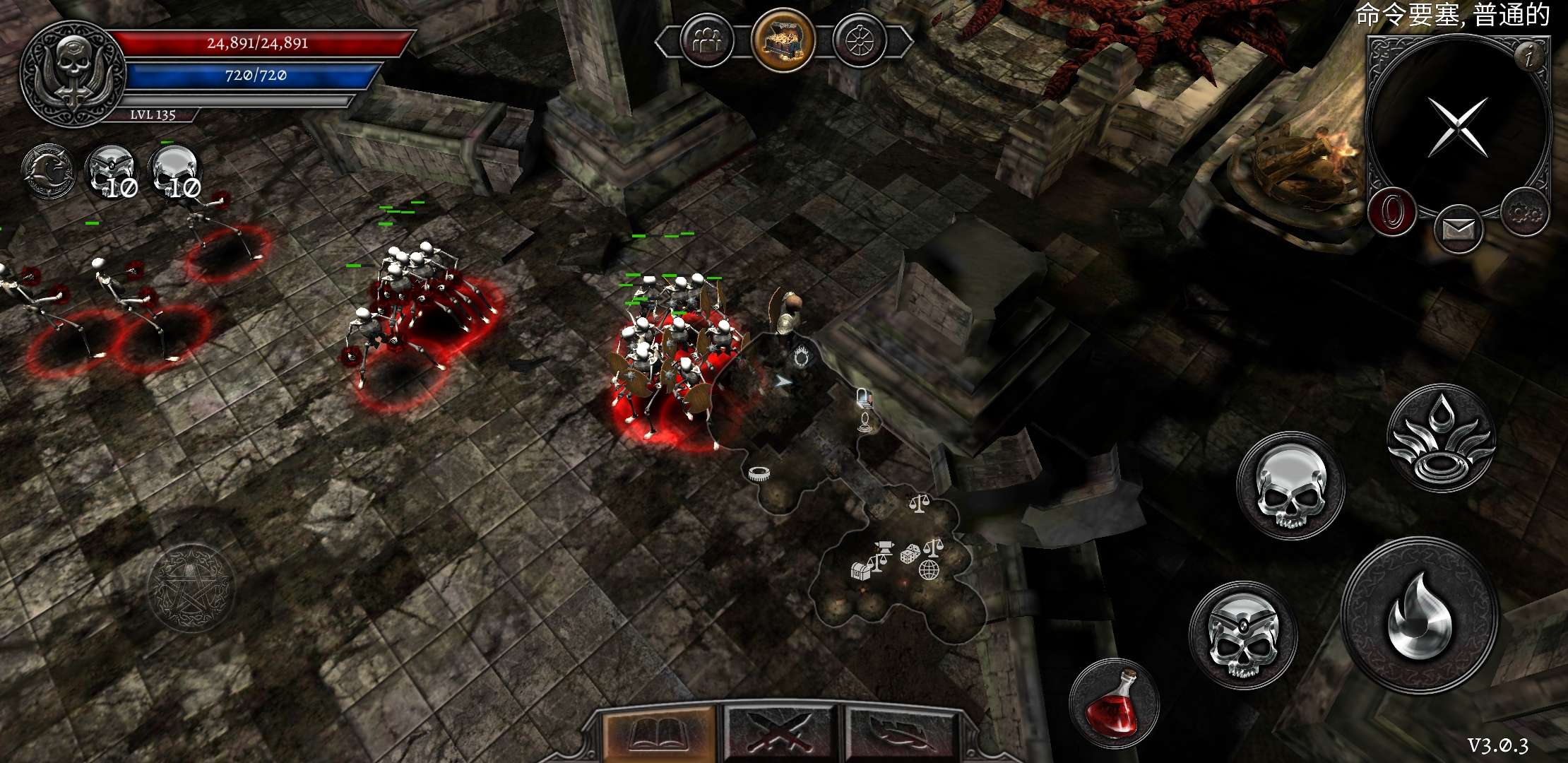Activate the lotus droplet skill
Image resolution: width=1568 pixels, height=763 pixels.
pyautogui.click(x=1441, y=438)
